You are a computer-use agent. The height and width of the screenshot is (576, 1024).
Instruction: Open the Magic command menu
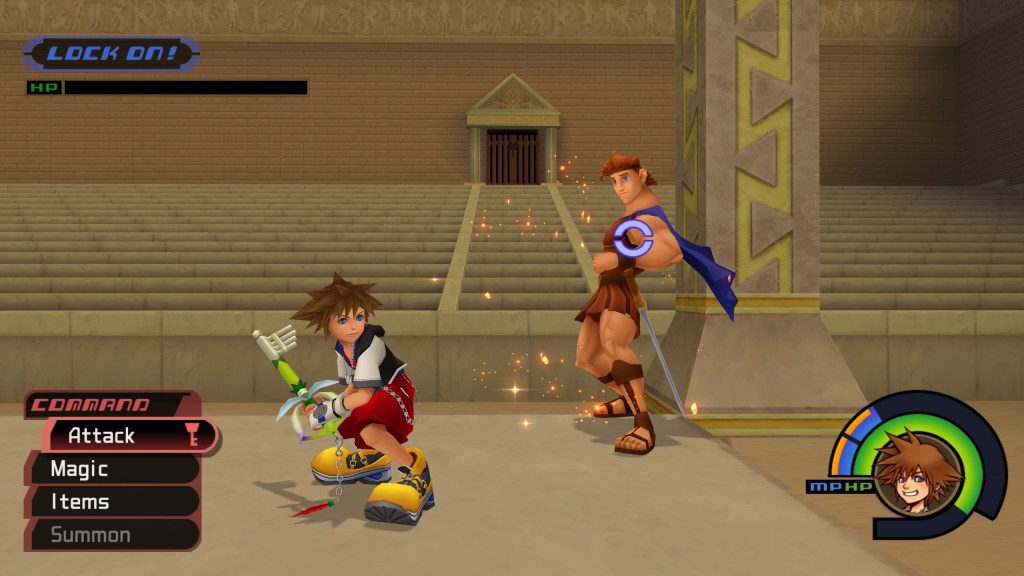point(110,468)
